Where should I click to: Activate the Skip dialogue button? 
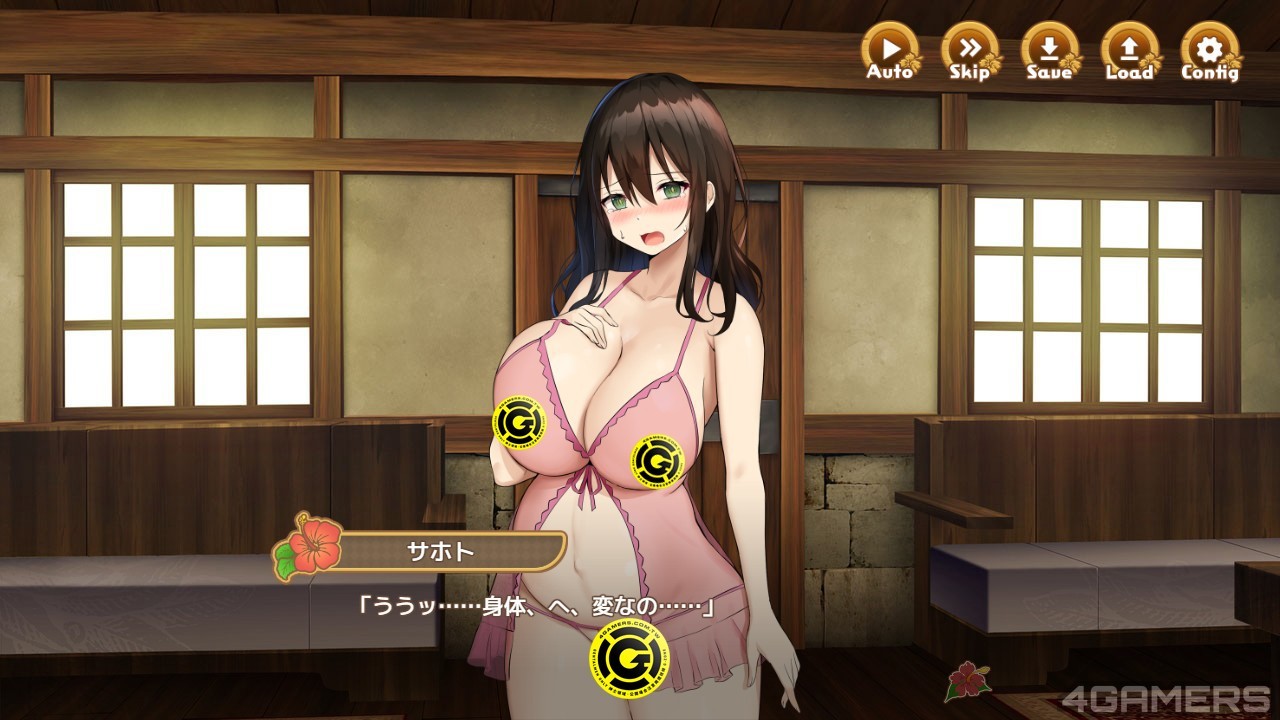pyautogui.click(x=969, y=50)
